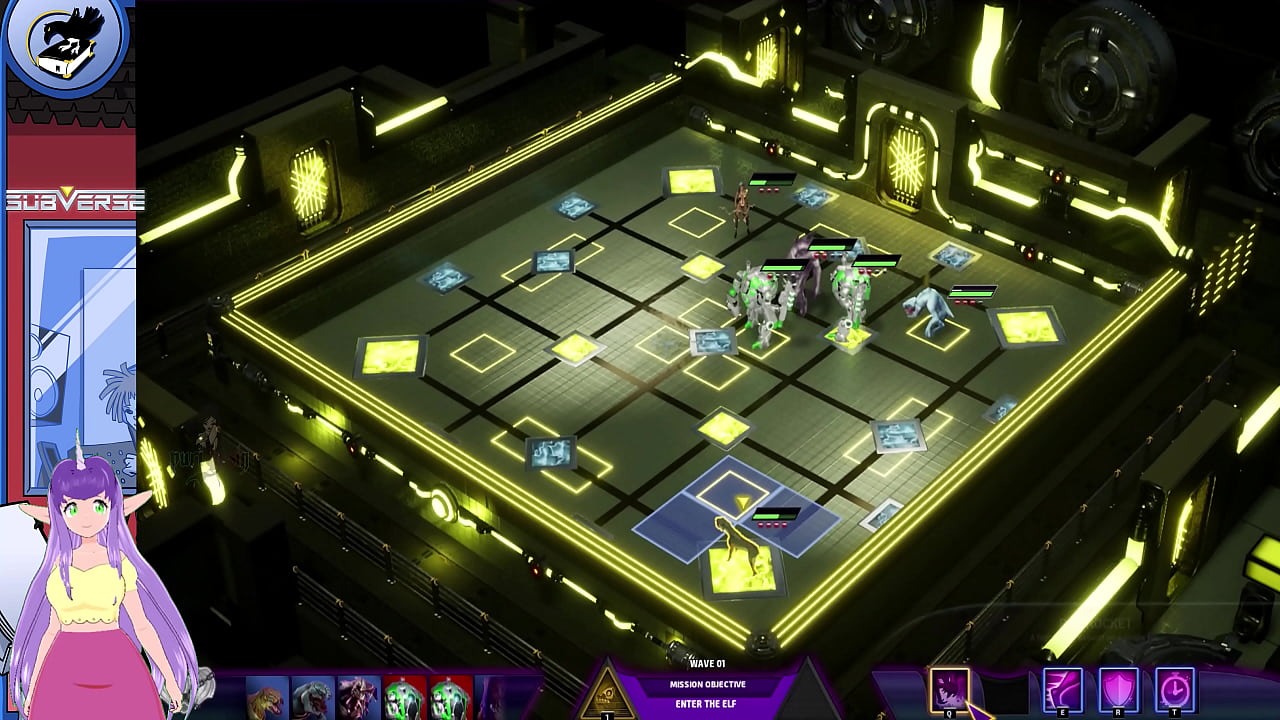Select the pink tentacled creature portrait

[358, 697]
